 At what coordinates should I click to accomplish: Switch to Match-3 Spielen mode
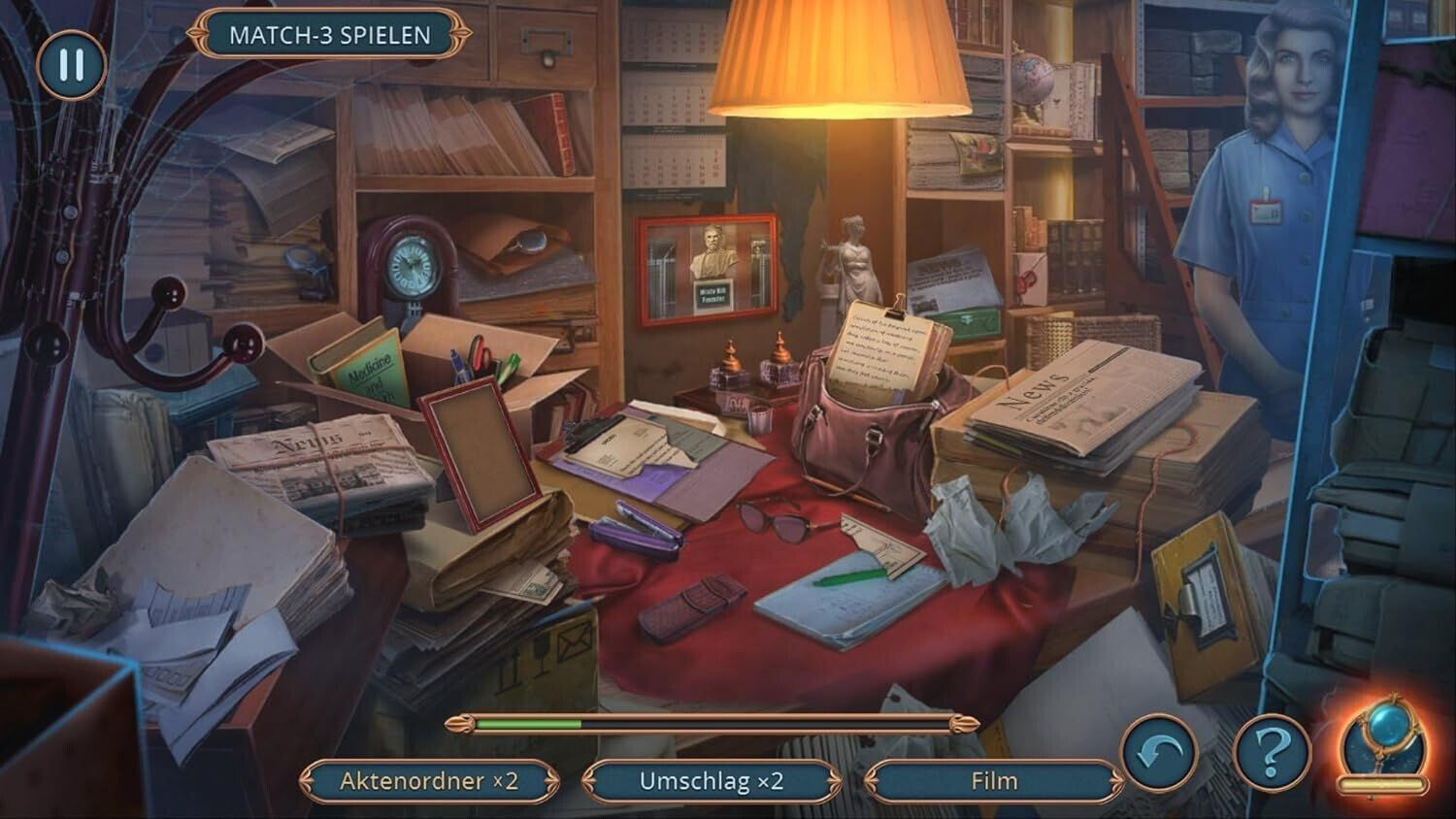(x=329, y=35)
